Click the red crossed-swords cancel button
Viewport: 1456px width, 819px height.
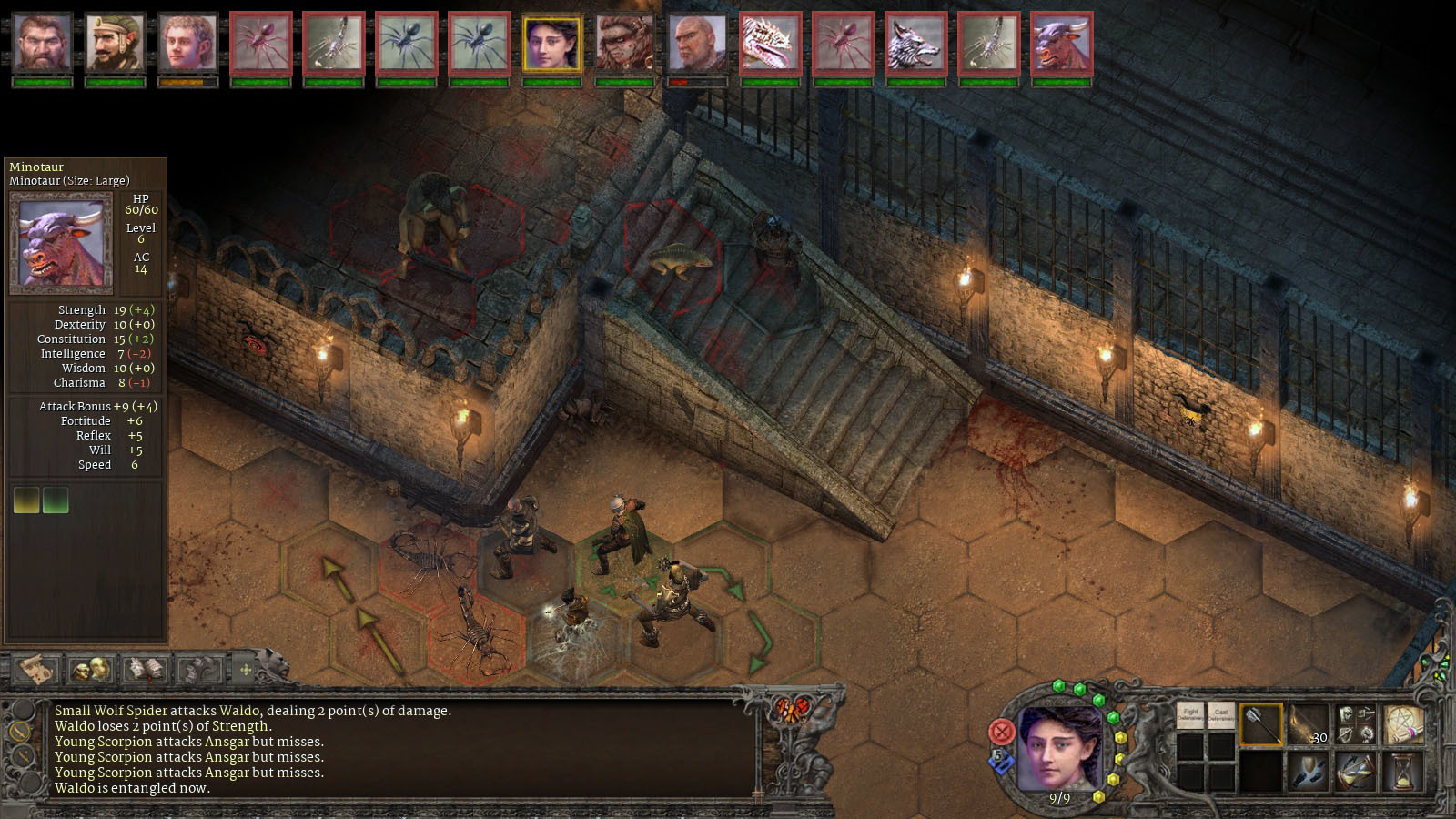1001,731
